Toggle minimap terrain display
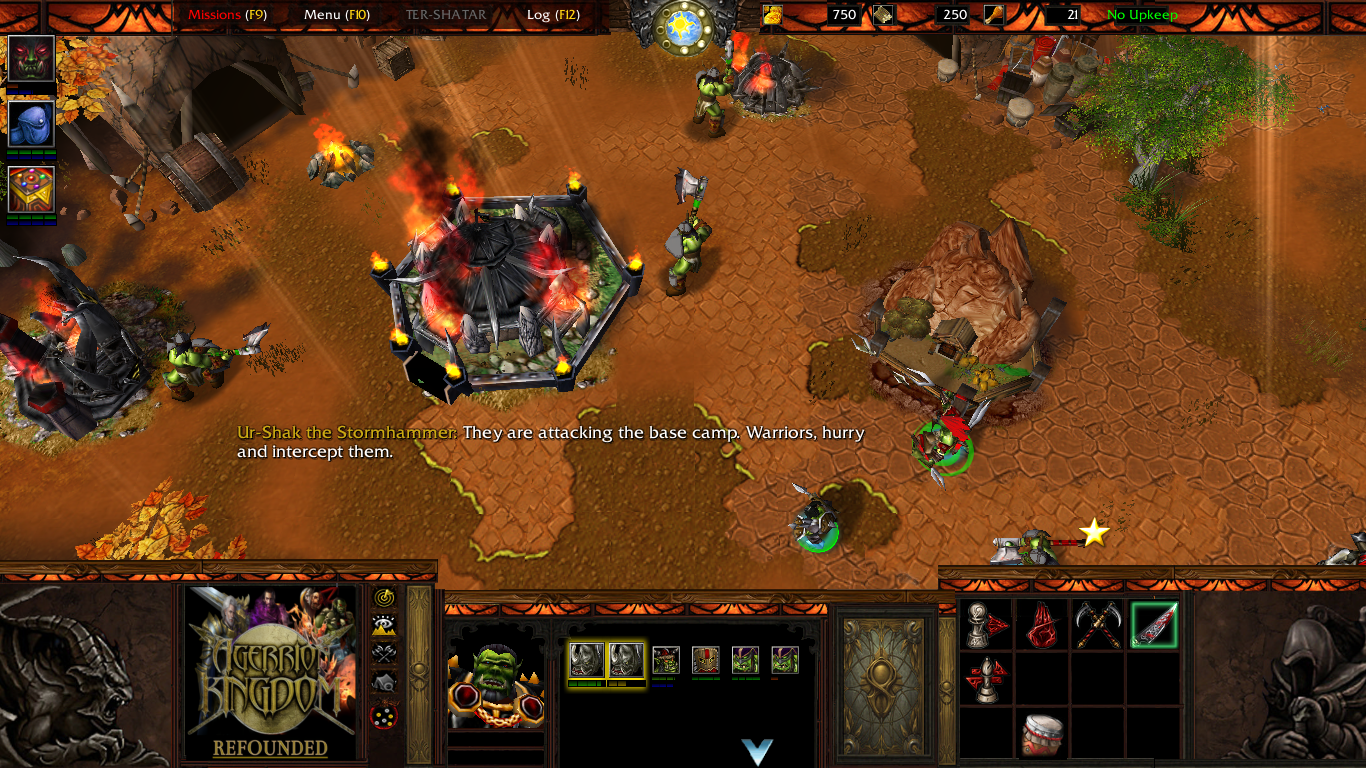The height and width of the screenshot is (768, 1366). click(x=384, y=626)
